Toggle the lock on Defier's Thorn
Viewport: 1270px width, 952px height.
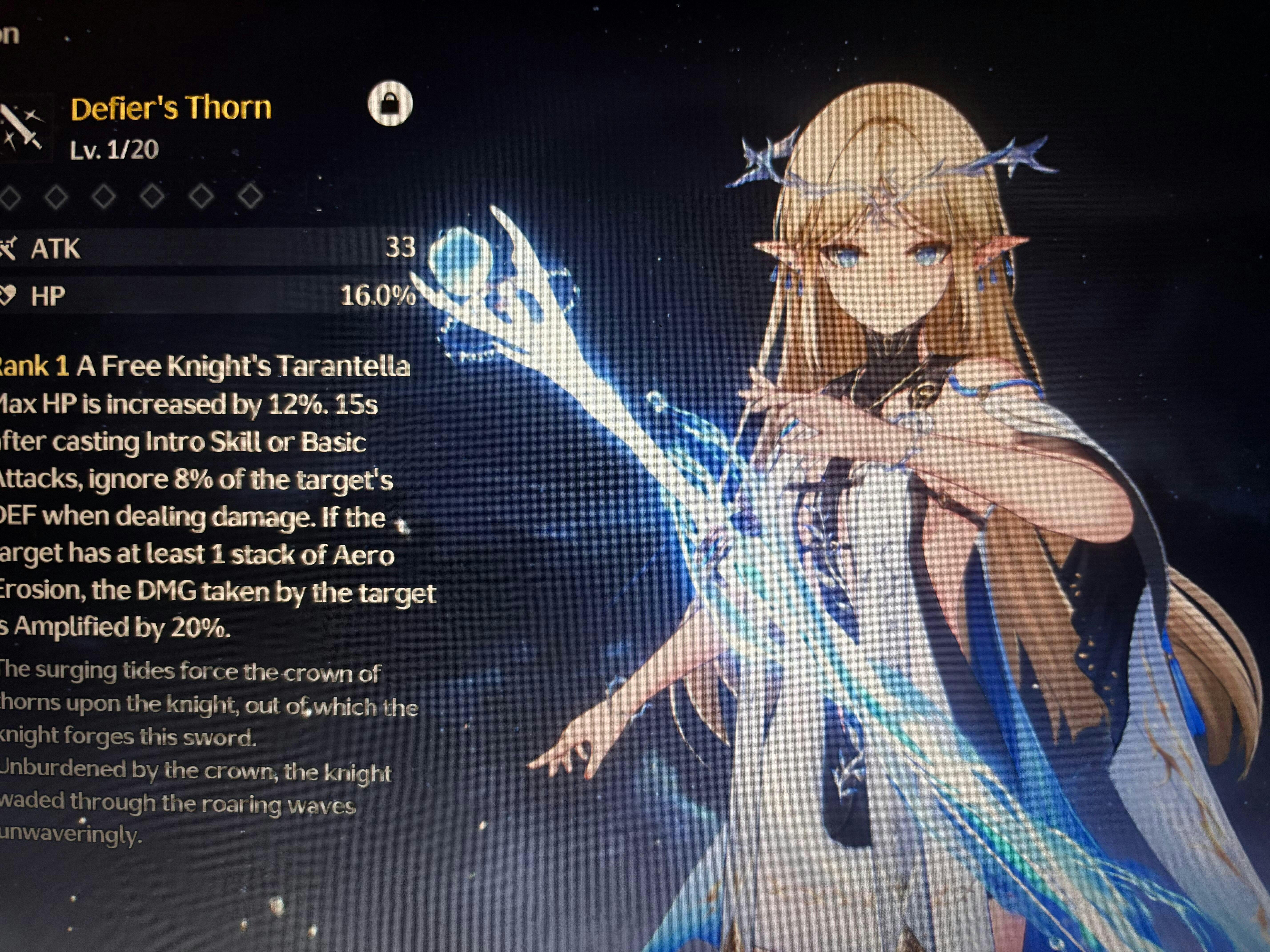(390, 104)
